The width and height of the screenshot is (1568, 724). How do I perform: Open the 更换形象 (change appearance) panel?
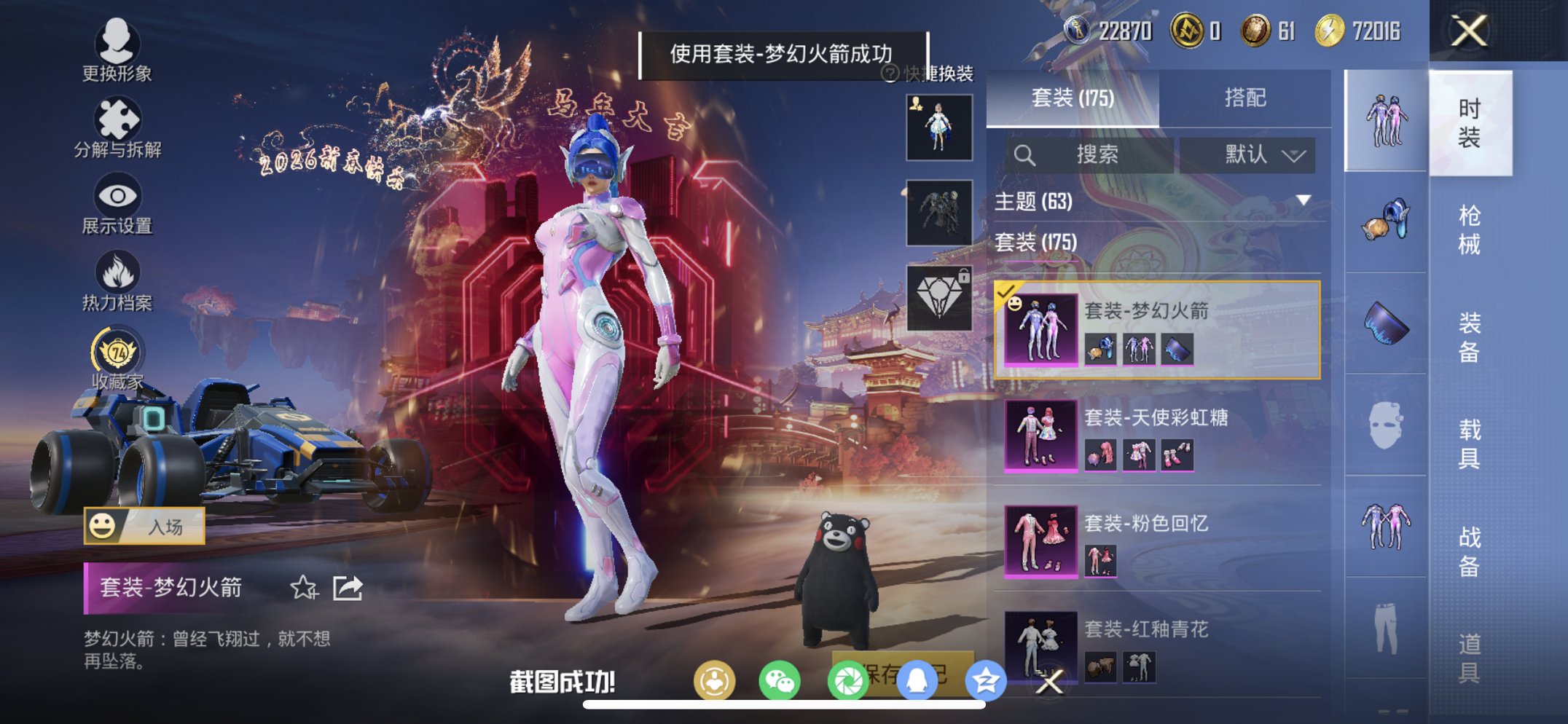pyautogui.click(x=117, y=55)
